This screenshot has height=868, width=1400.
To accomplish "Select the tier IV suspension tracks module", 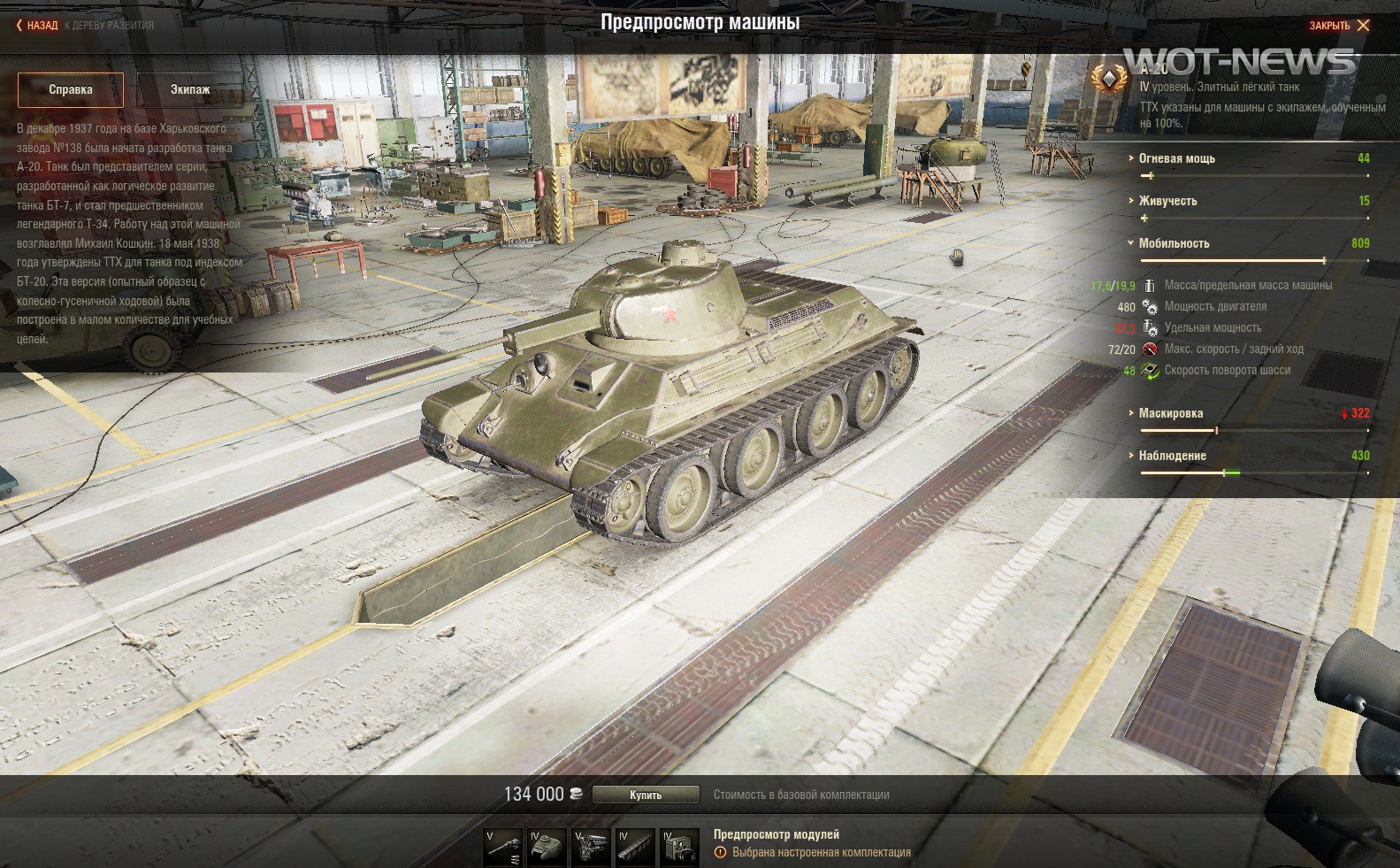I will tap(636, 848).
